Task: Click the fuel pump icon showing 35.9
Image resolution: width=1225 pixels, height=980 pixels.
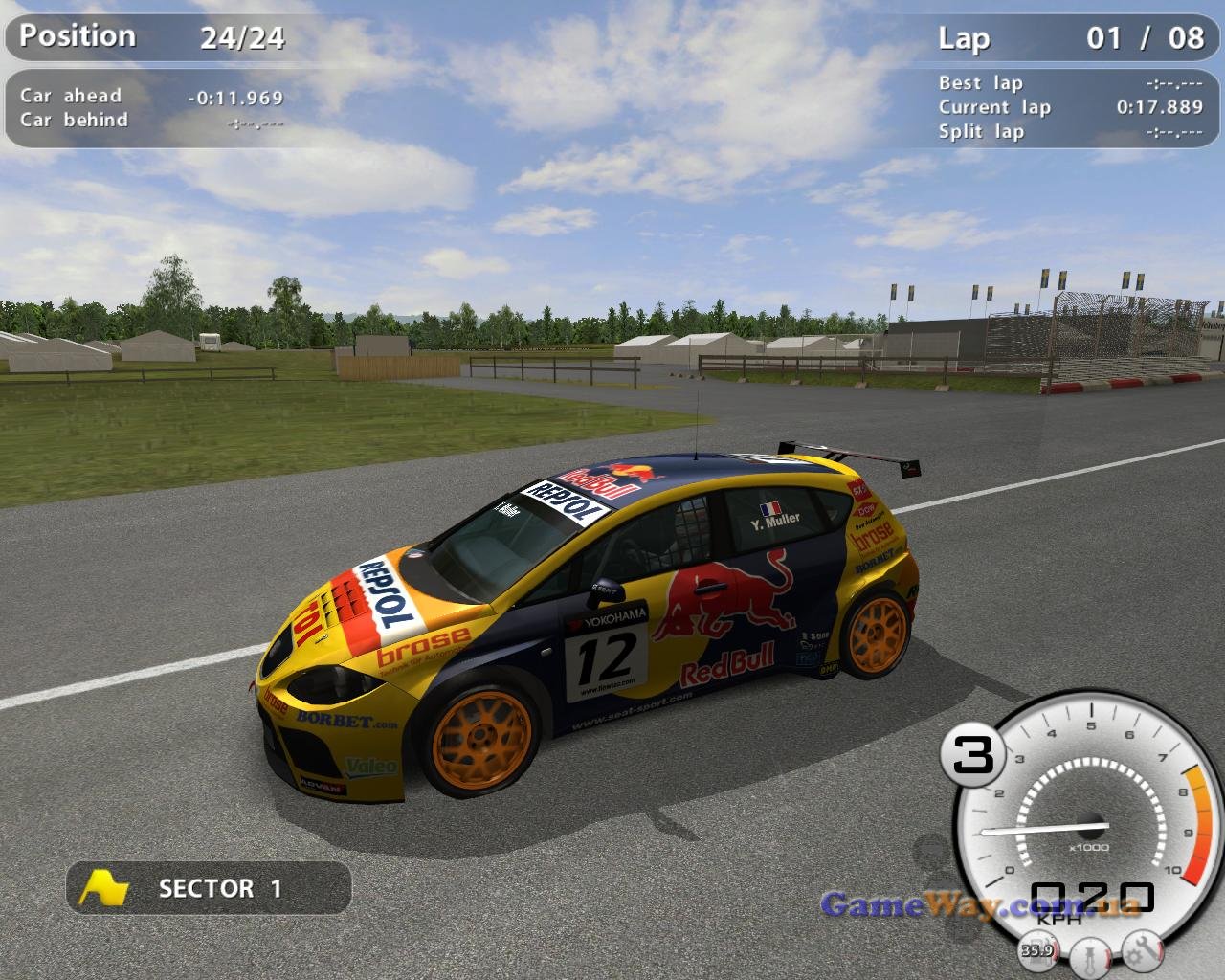Action: point(1036,950)
